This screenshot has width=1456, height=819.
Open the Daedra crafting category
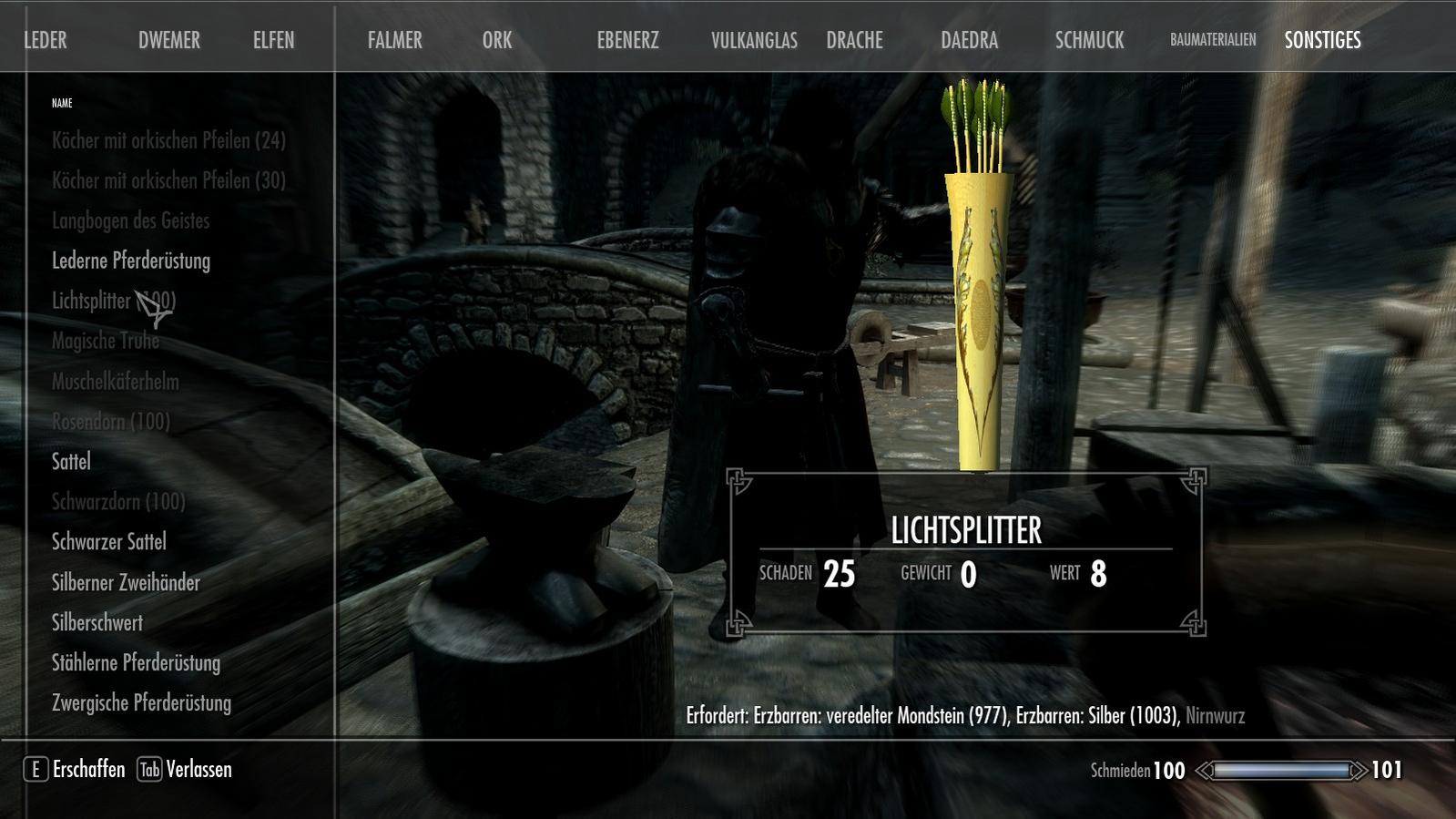969,40
